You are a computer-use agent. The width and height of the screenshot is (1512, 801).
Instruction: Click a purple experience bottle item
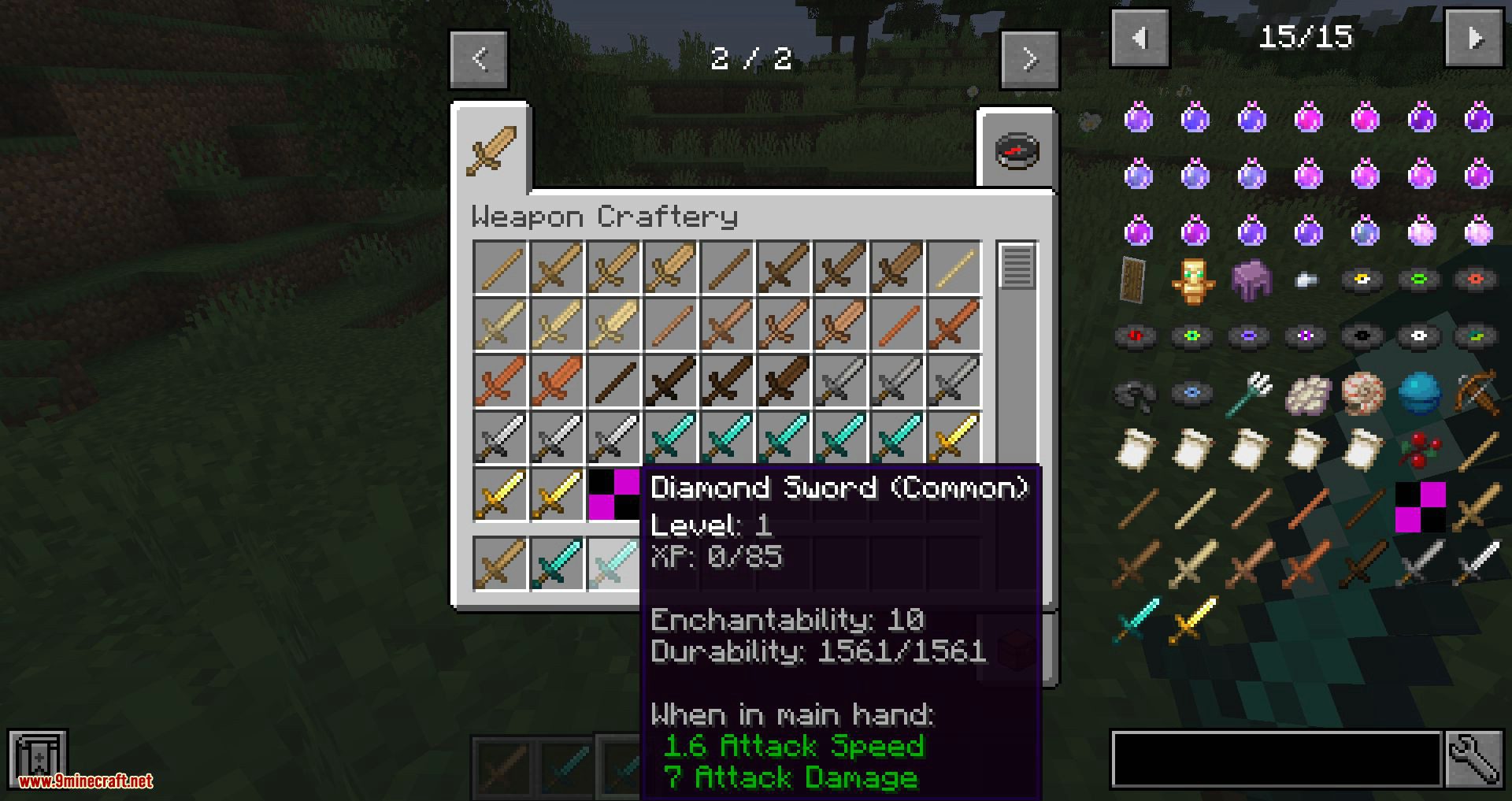click(1140, 118)
